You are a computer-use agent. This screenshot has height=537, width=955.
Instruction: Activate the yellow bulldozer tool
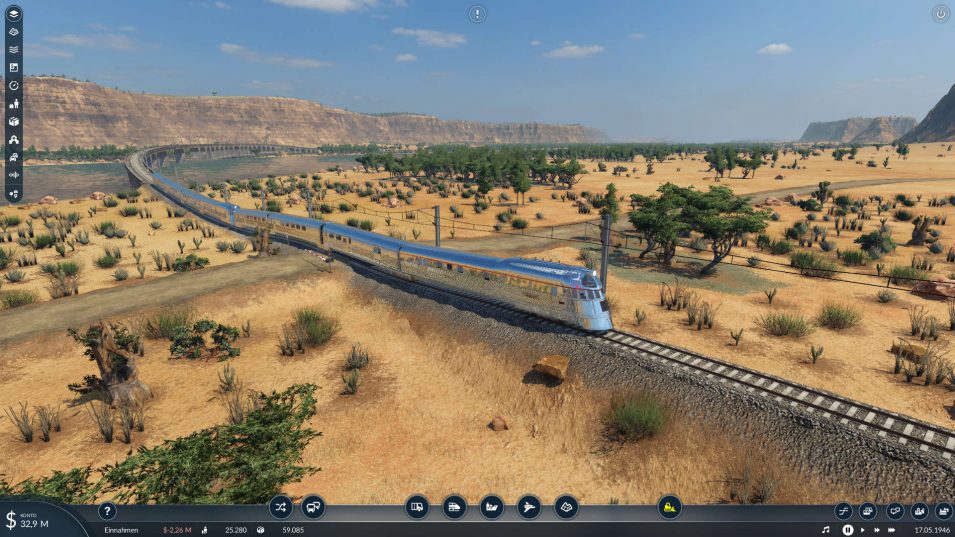click(x=669, y=507)
